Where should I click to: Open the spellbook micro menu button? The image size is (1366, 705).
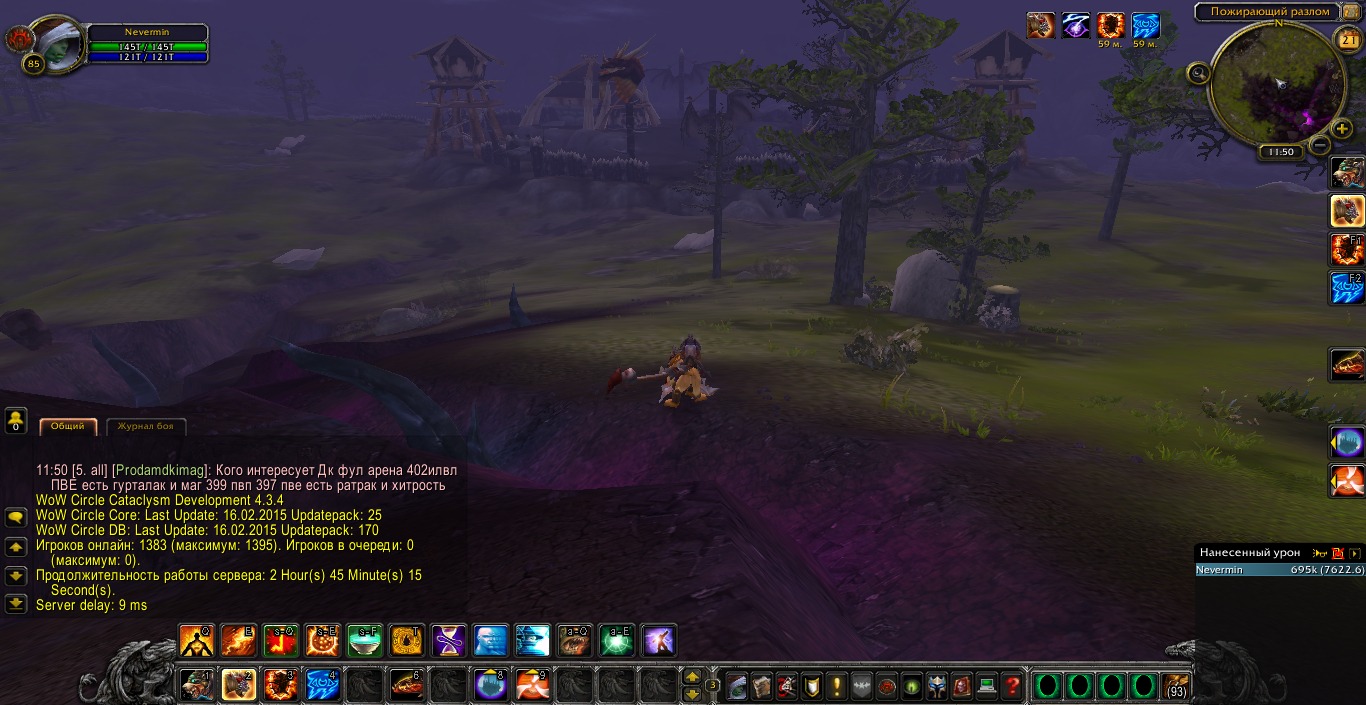pyautogui.click(x=761, y=686)
